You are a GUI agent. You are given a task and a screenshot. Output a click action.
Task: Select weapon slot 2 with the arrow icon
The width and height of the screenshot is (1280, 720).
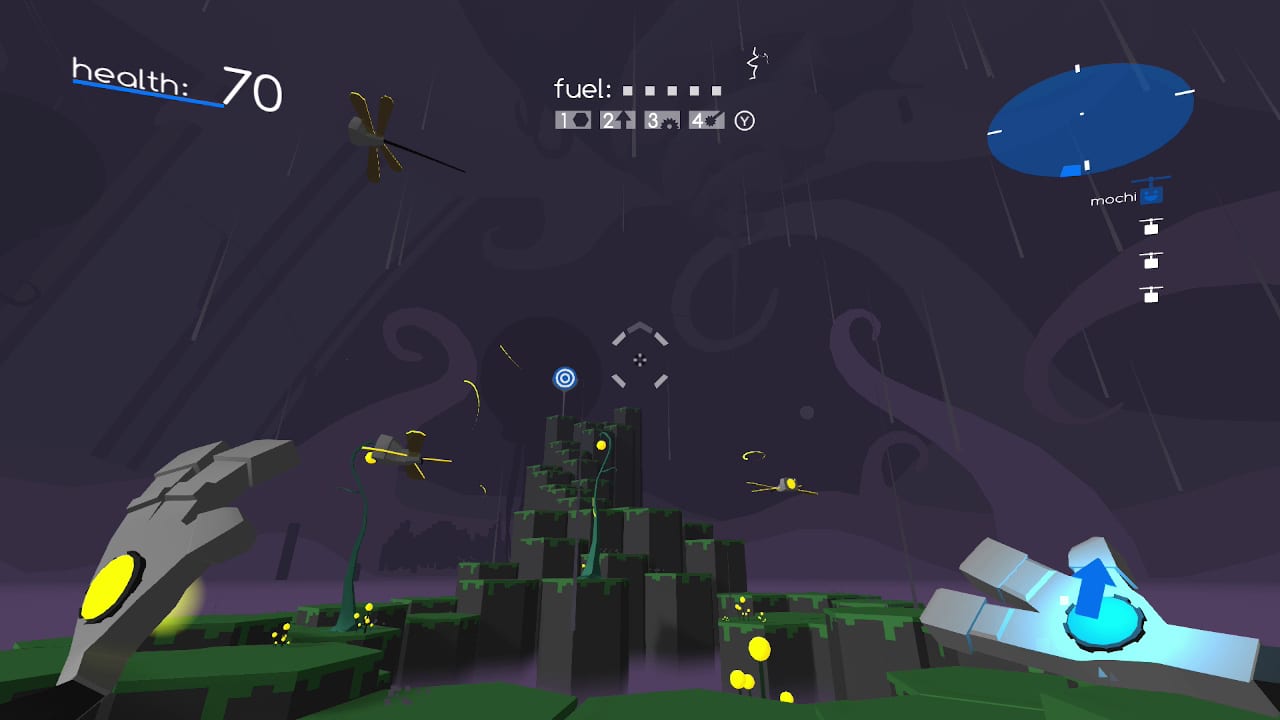[x=614, y=120]
